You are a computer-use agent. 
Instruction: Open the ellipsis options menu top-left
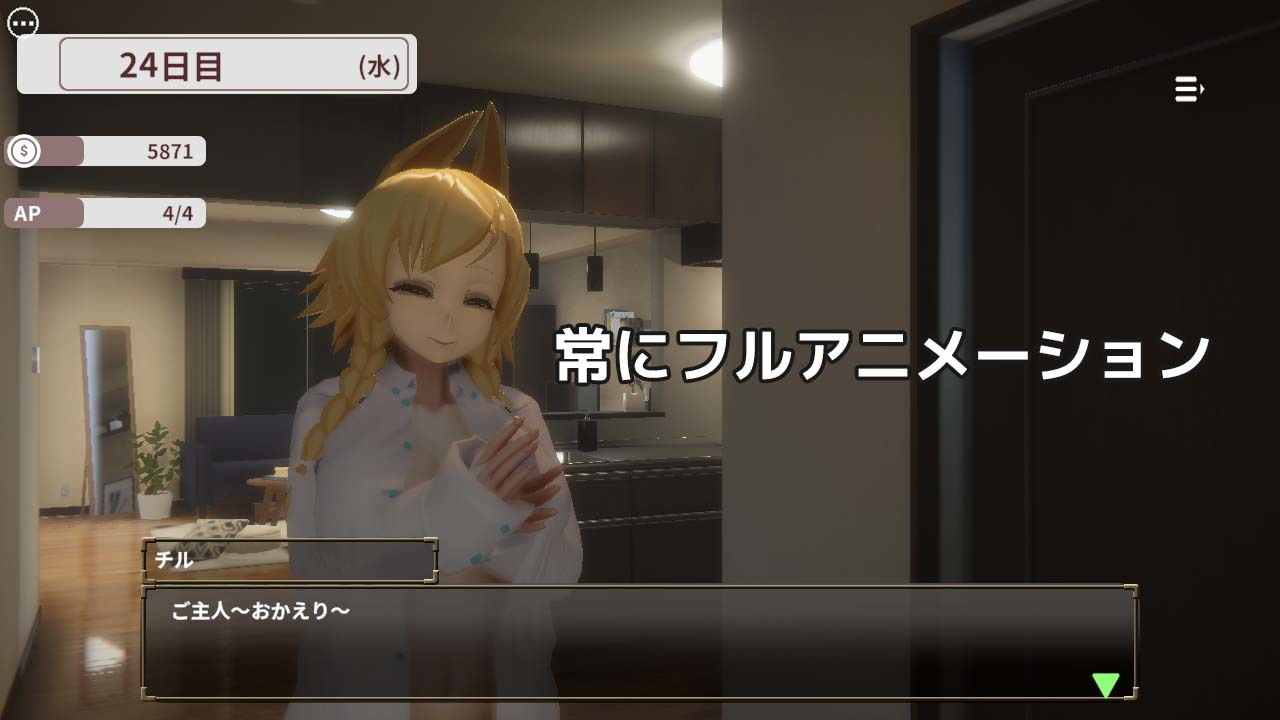[23, 22]
